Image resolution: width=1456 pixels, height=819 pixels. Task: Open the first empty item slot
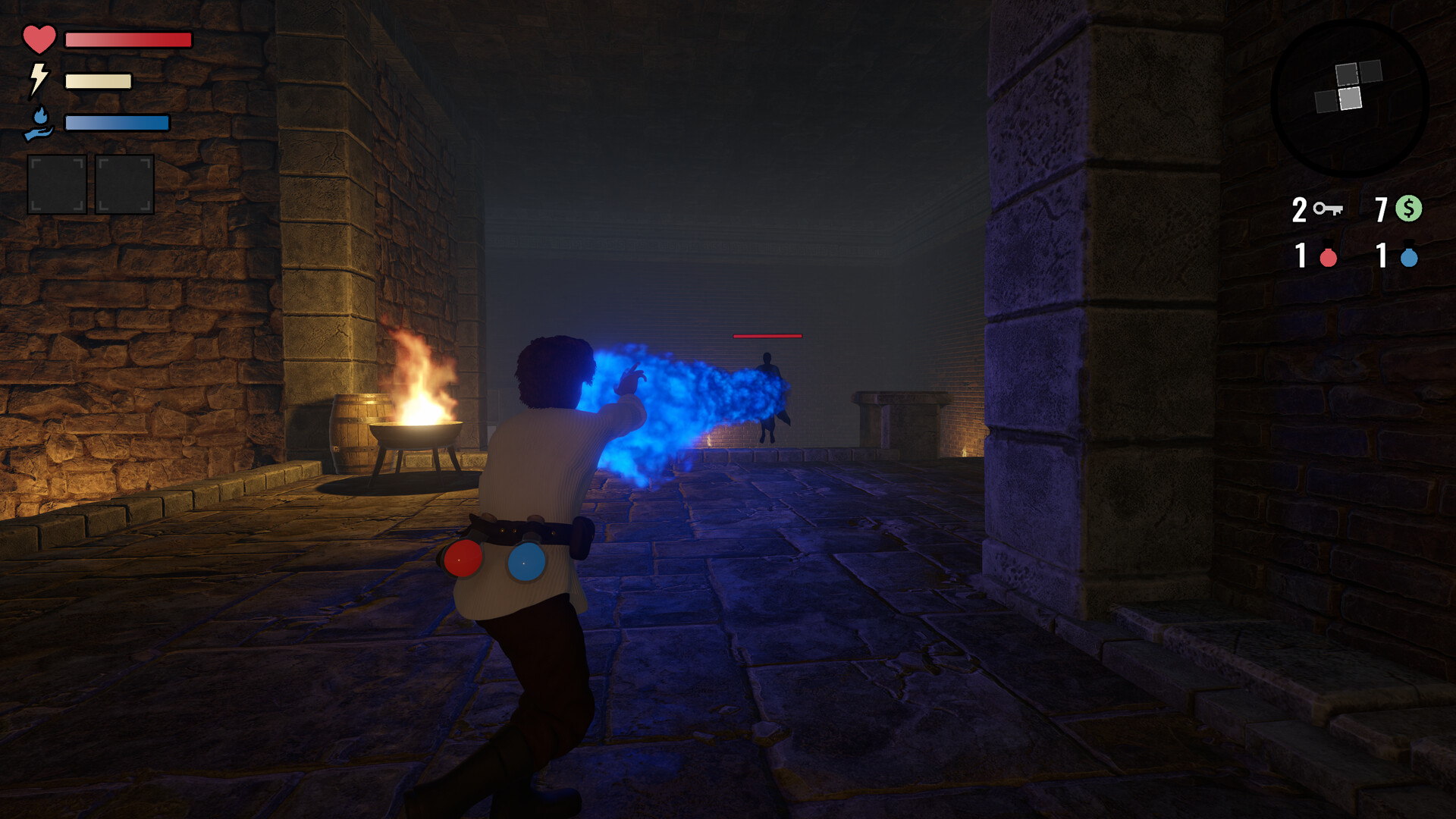coord(56,184)
